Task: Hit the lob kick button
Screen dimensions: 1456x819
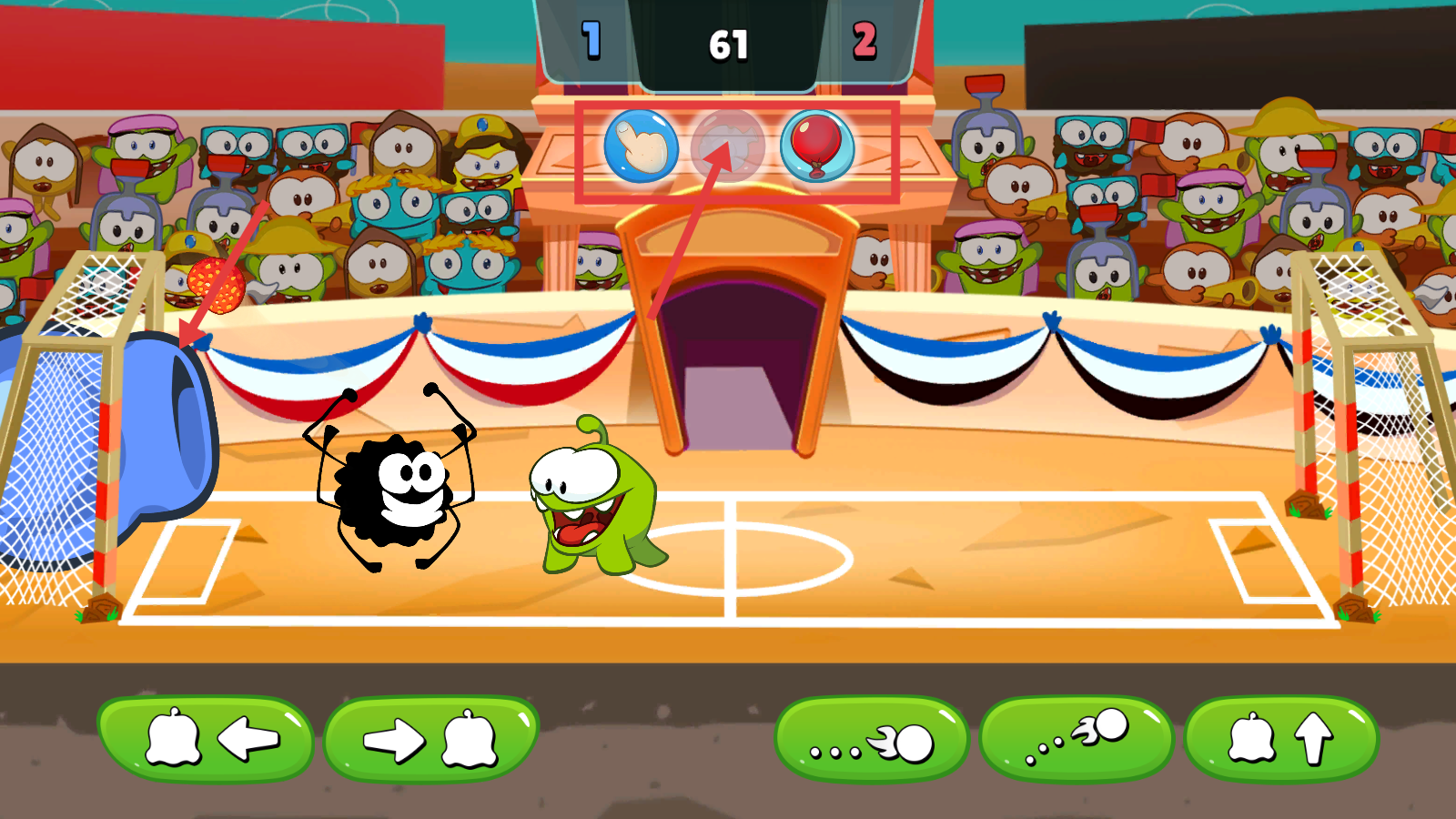Action: pos(1077,739)
